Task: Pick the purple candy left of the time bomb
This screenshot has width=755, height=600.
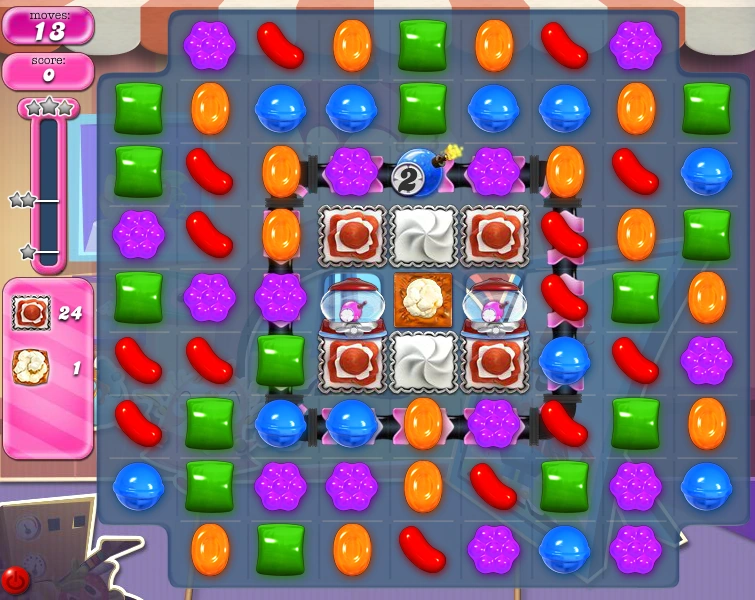Action: click(351, 172)
